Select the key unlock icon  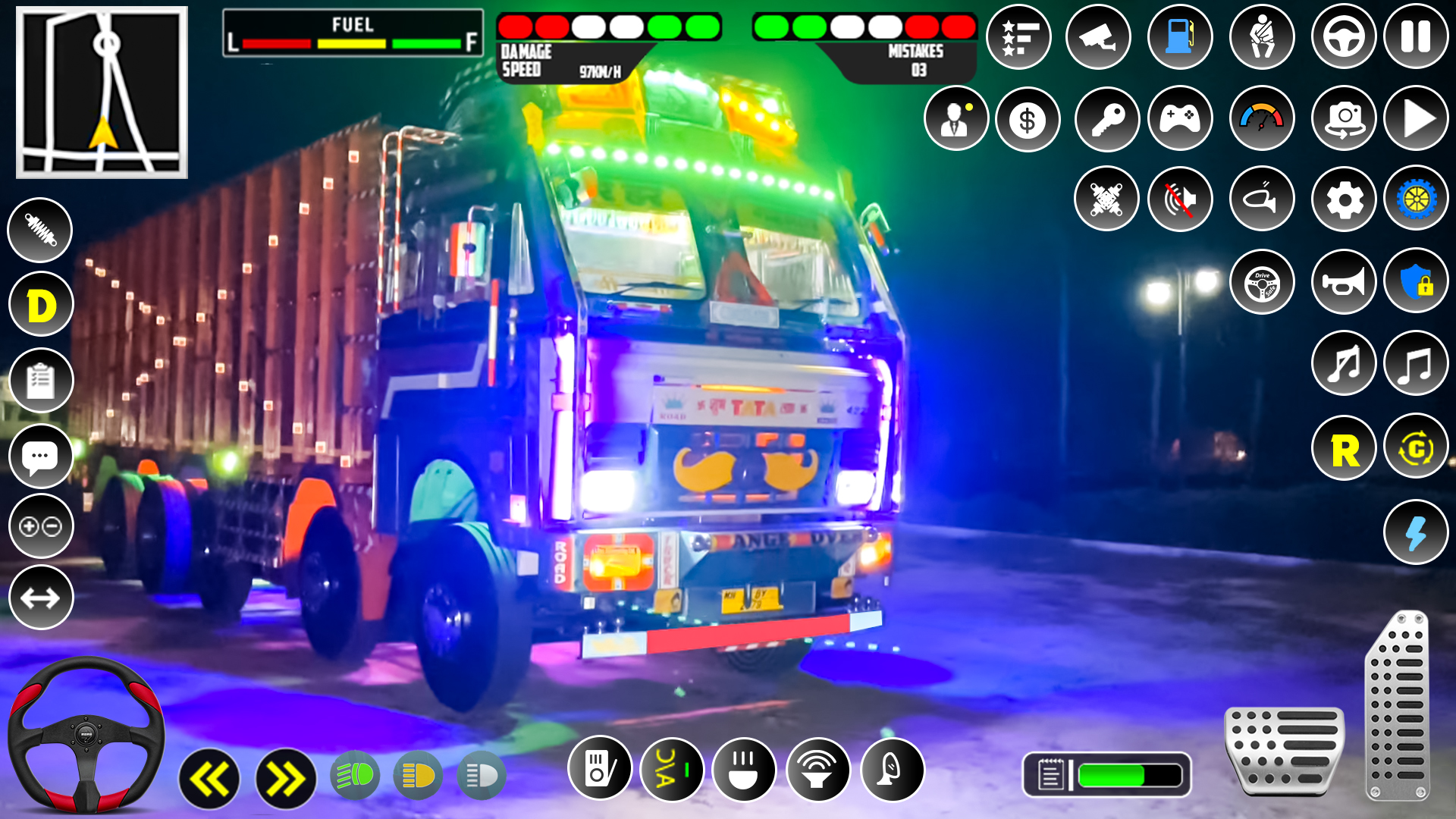(1106, 119)
